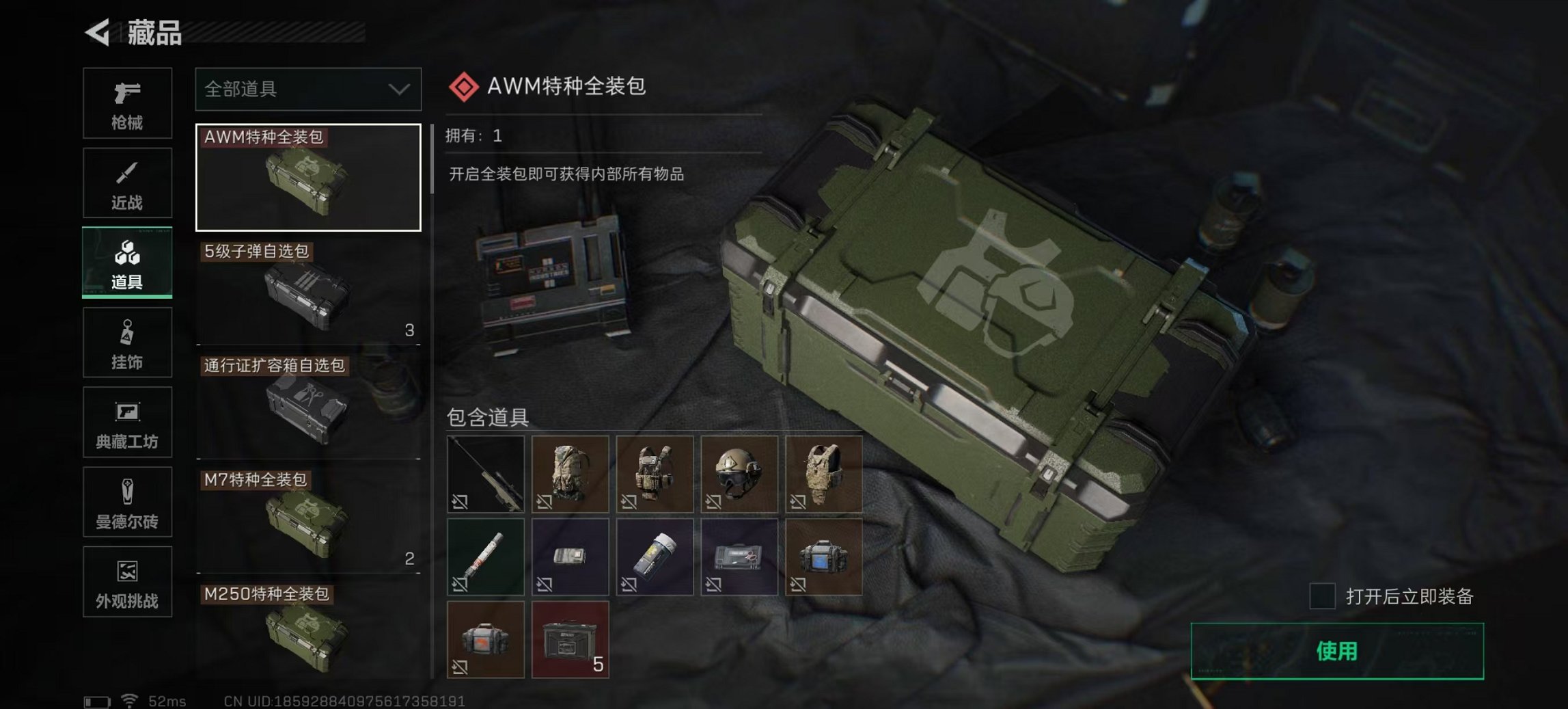The width and height of the screenshot is (1568, 709).
Task: Select the 挂饰 charms category
Action: click(x=127, y=343)
